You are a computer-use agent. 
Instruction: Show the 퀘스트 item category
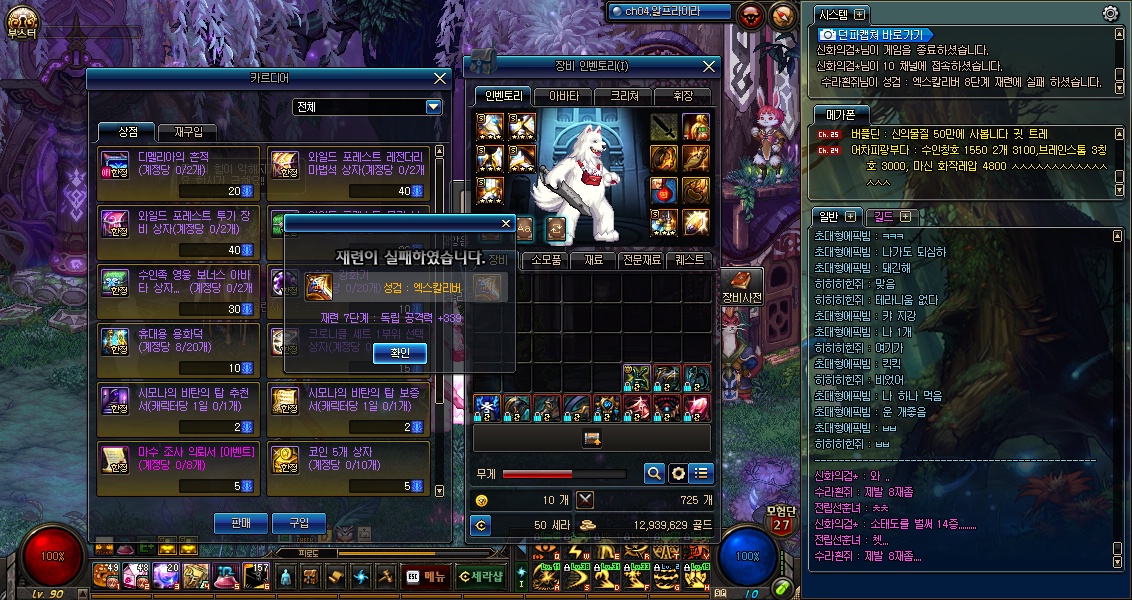point(688,259)
